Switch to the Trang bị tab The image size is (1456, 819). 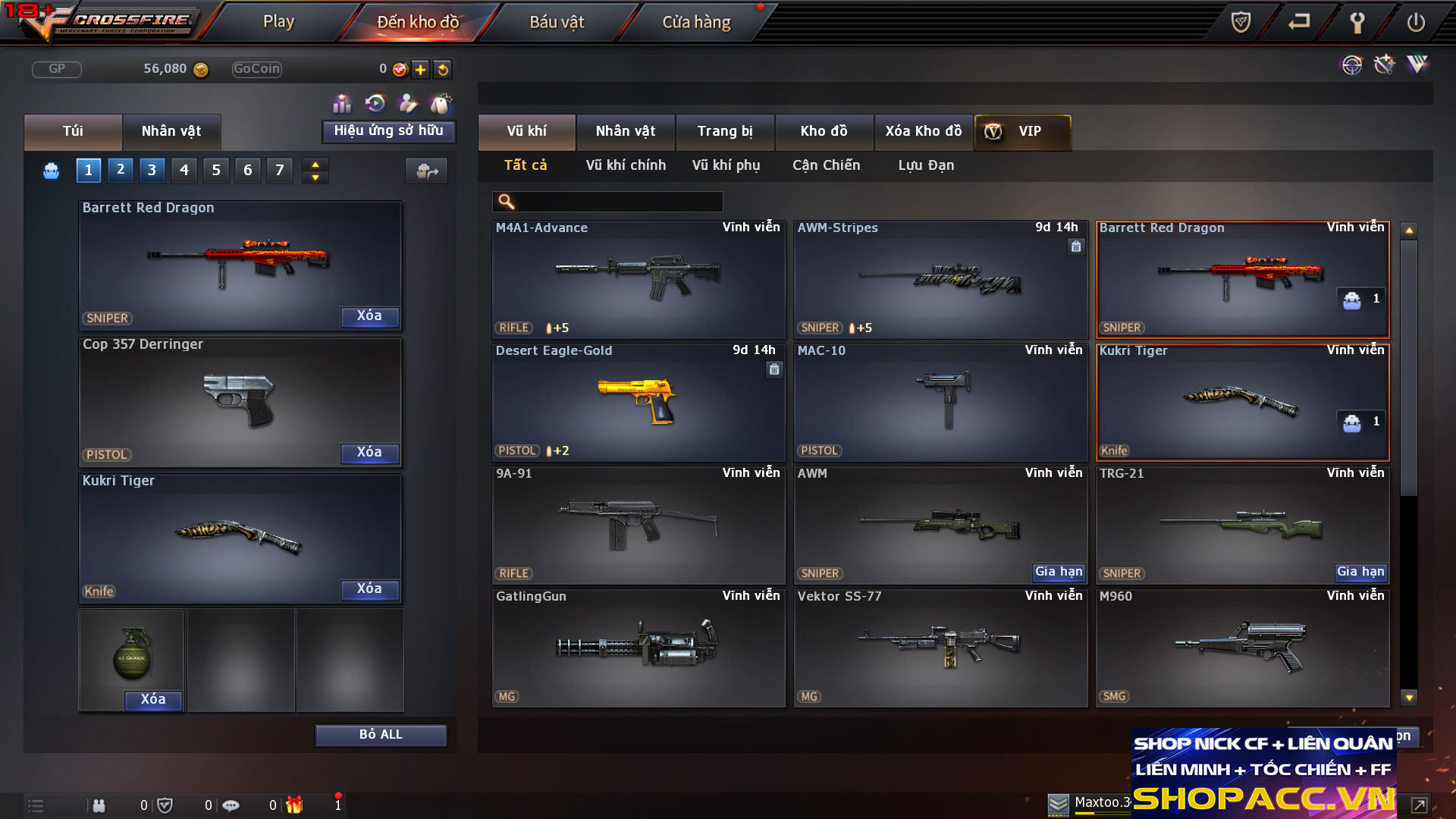[x=725, y=131]
